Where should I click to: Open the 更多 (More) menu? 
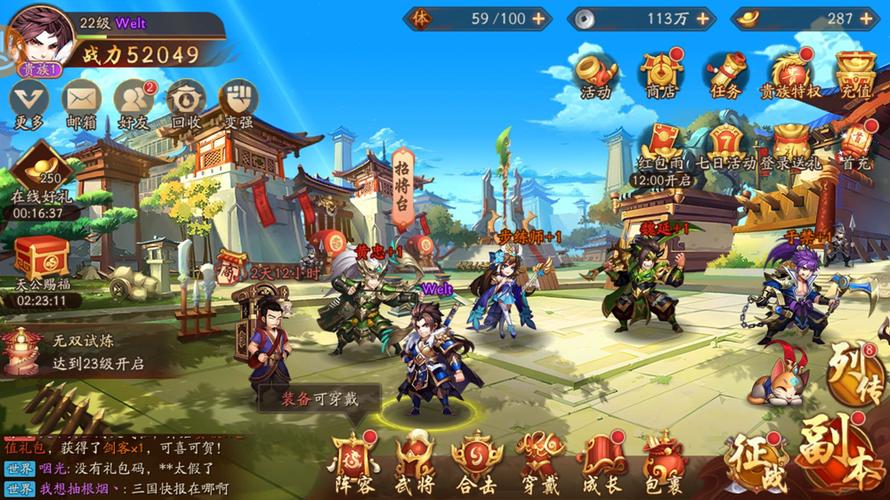(29, 100)
